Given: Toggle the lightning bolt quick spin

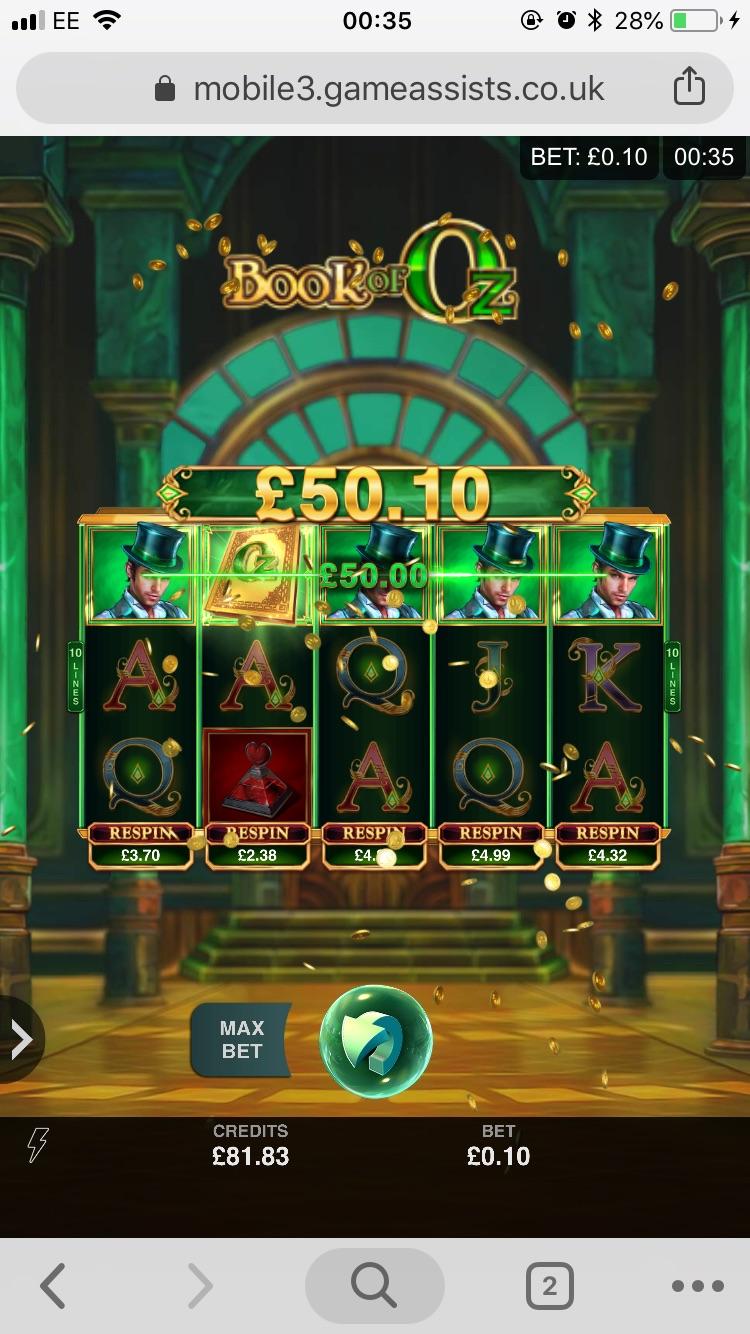Looking at the screenshot, I should (x=37, y=1145).
